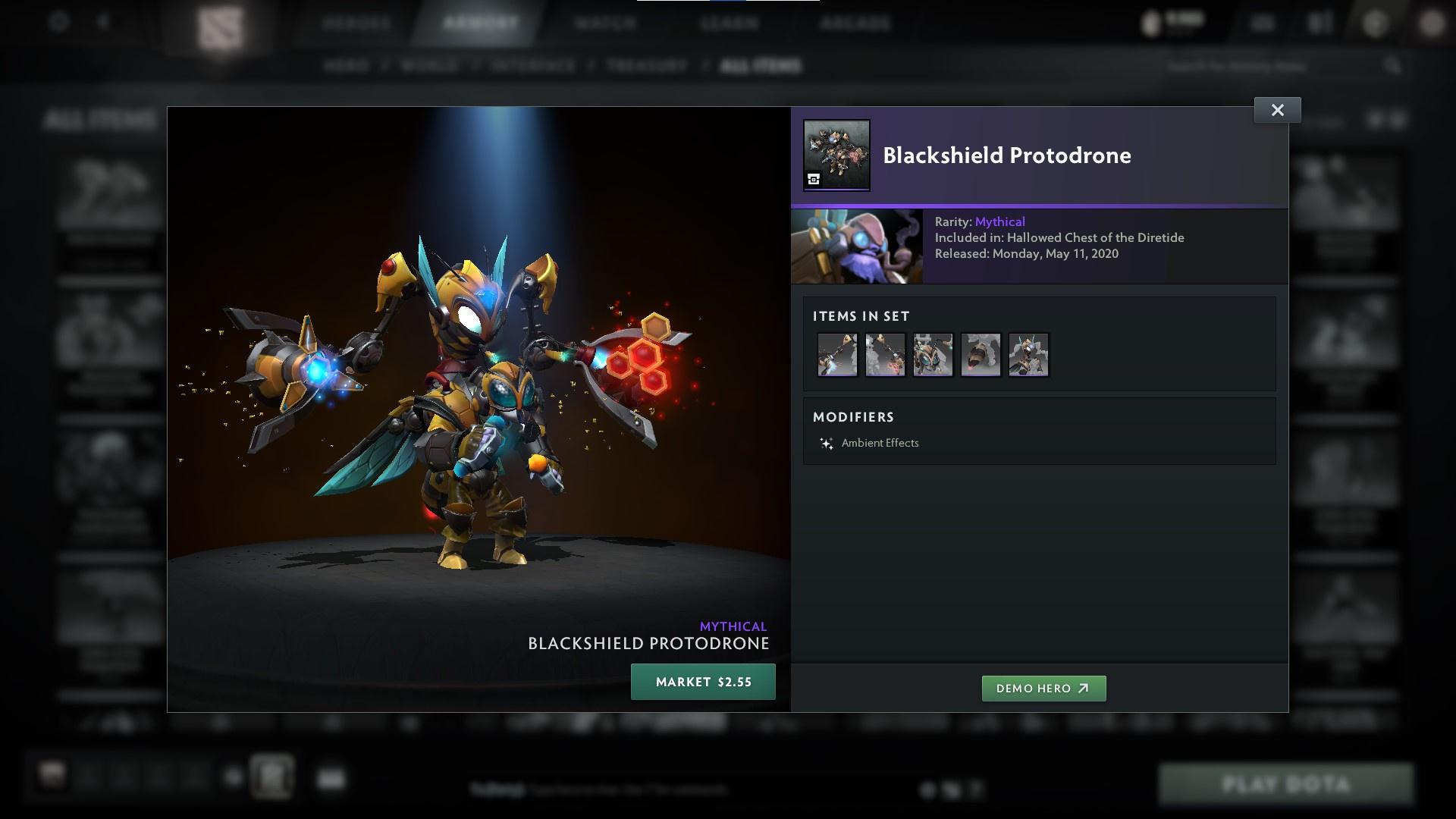Viewport: 1456px width, 819px height.
Task: Launch Demo Hero
Action: pyautogui.click(x=1043, y=689)
